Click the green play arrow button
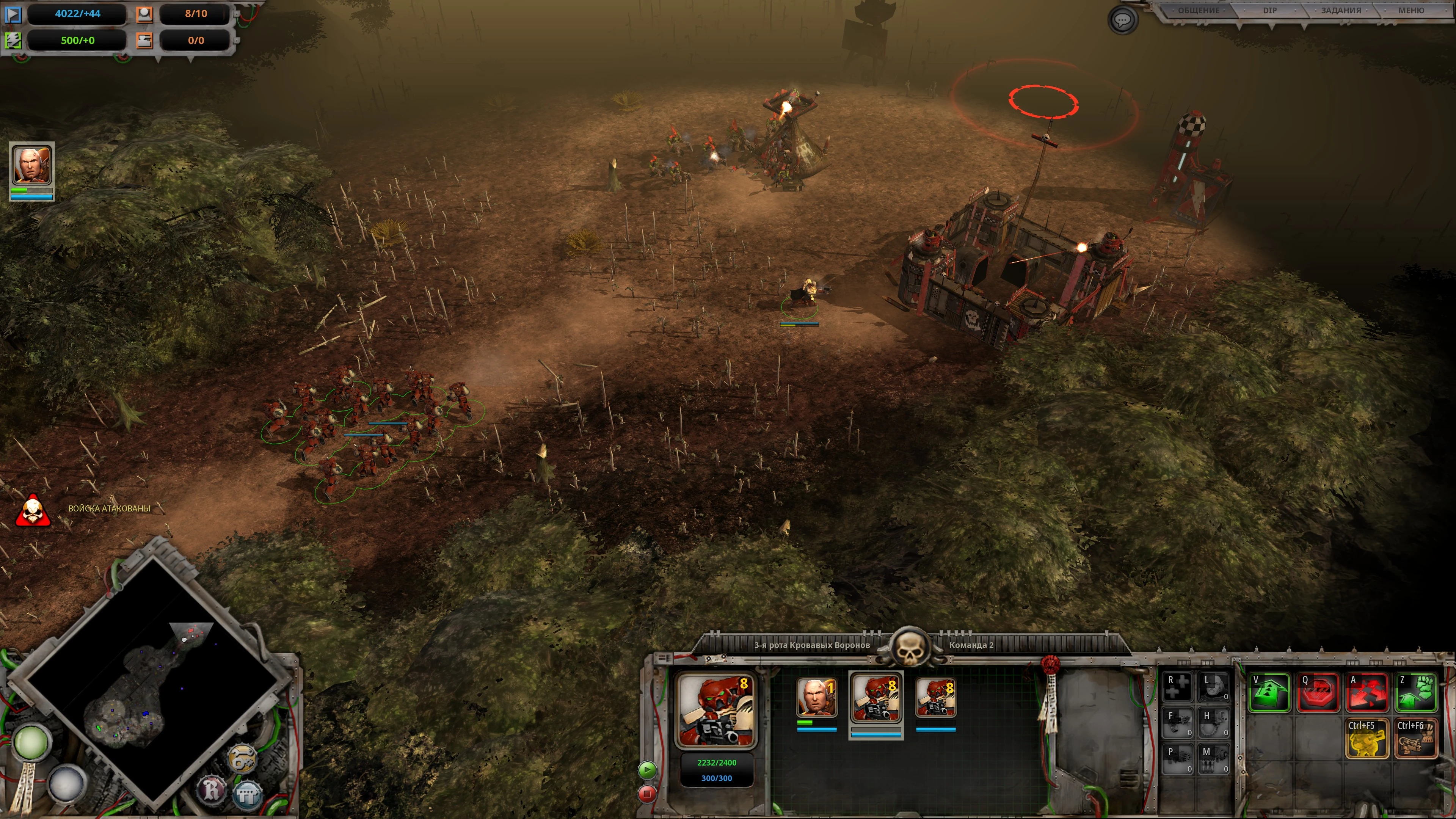 647,769
